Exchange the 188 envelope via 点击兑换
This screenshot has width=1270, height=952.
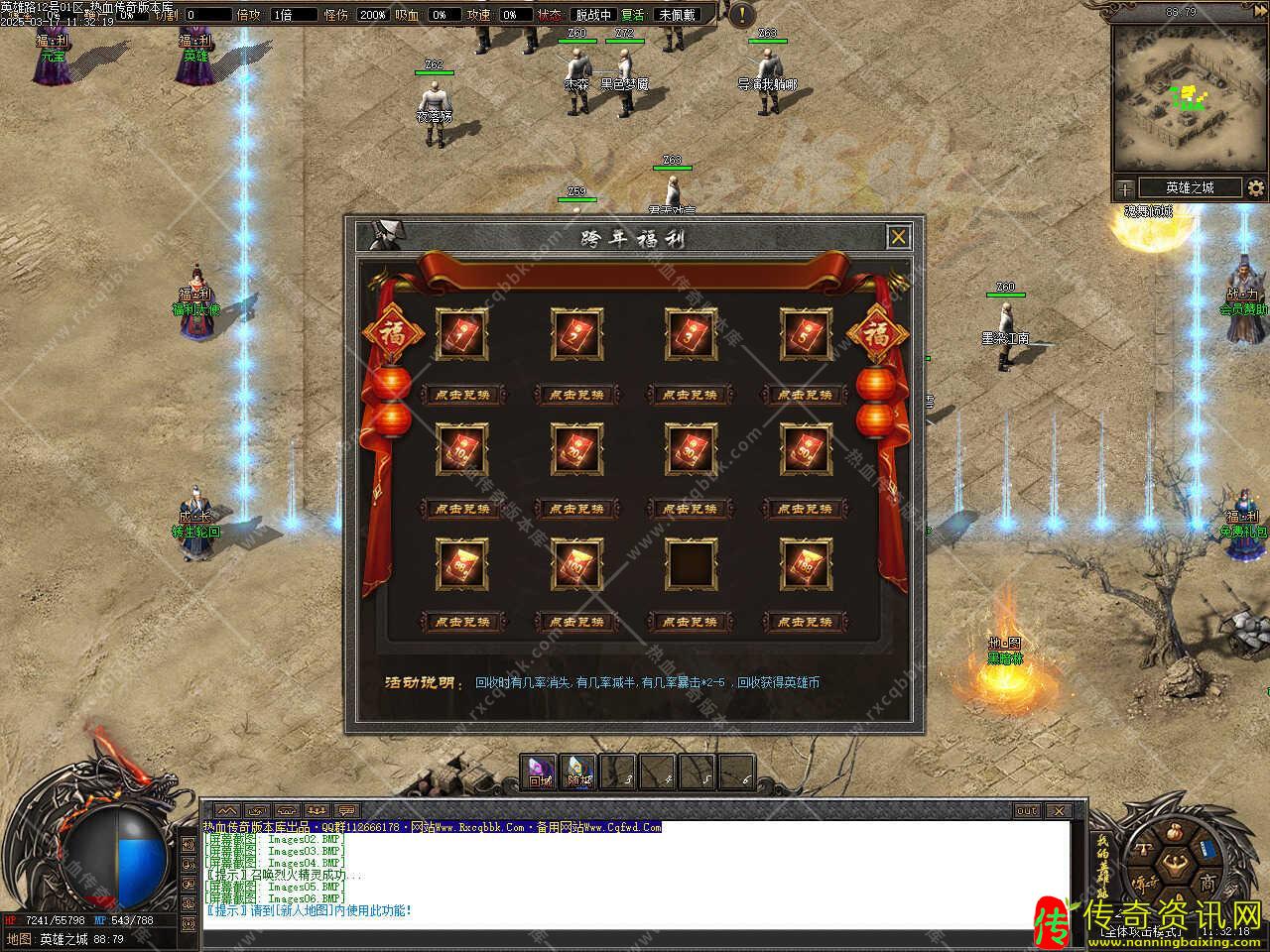click(805, 622)
